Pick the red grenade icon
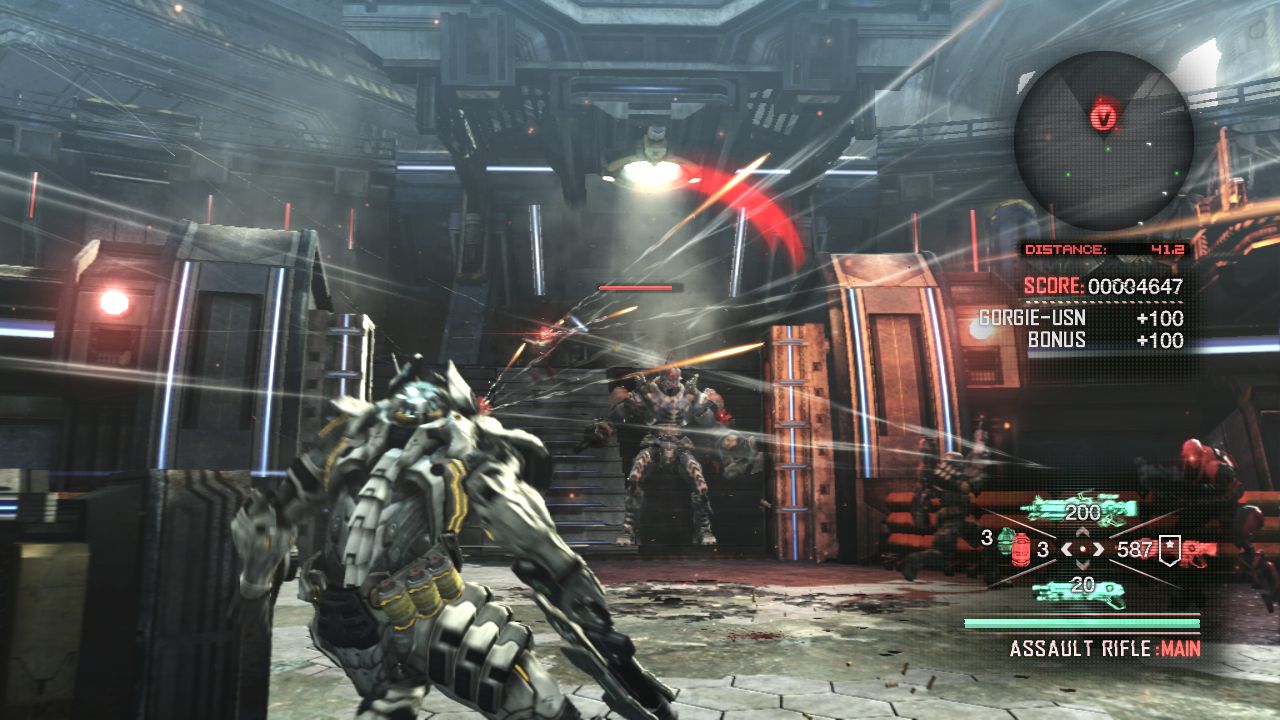The image size is (1280, 720). tap(1022, 550)
